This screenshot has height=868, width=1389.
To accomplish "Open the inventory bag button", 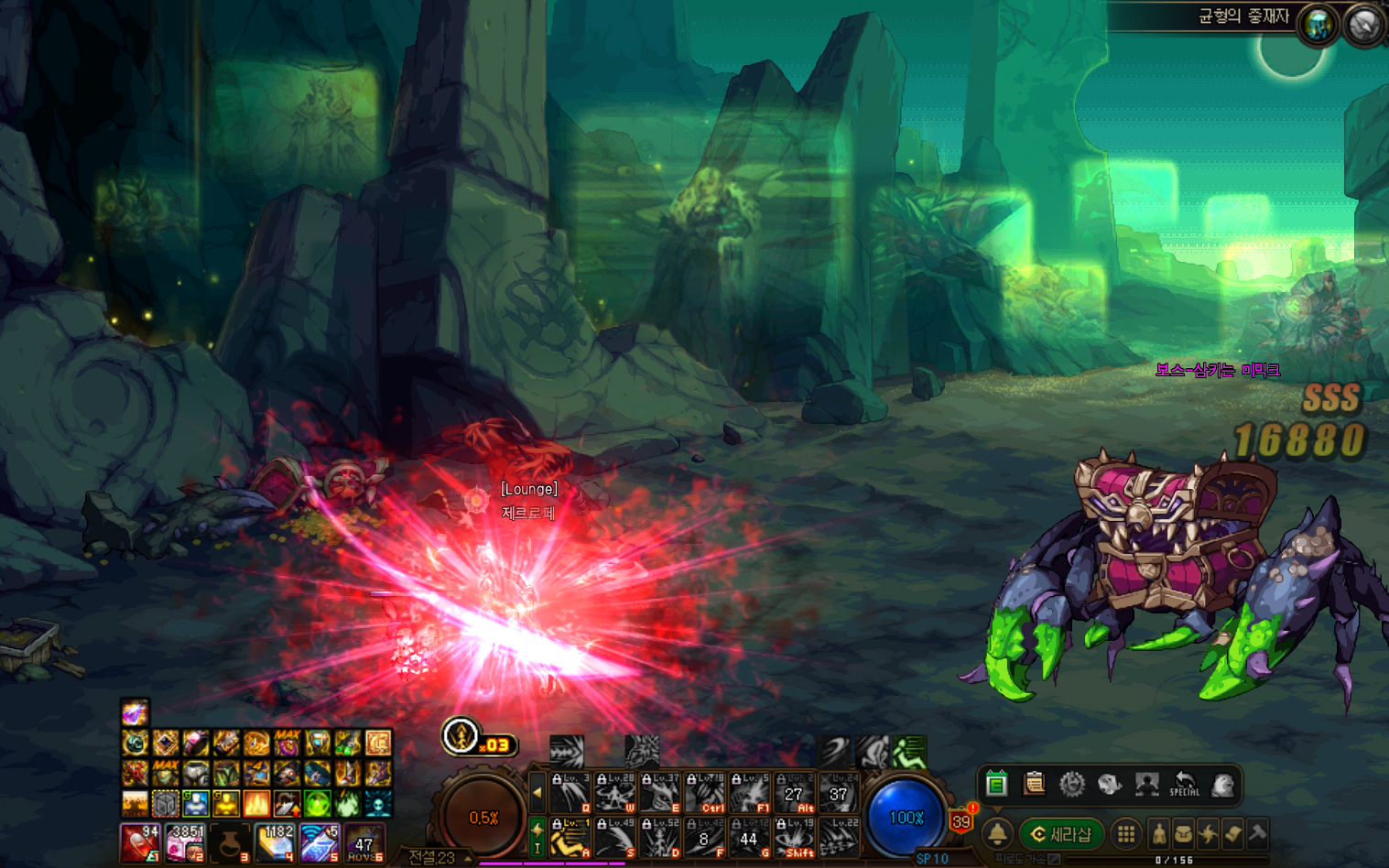I will [x=1184, y=834].
